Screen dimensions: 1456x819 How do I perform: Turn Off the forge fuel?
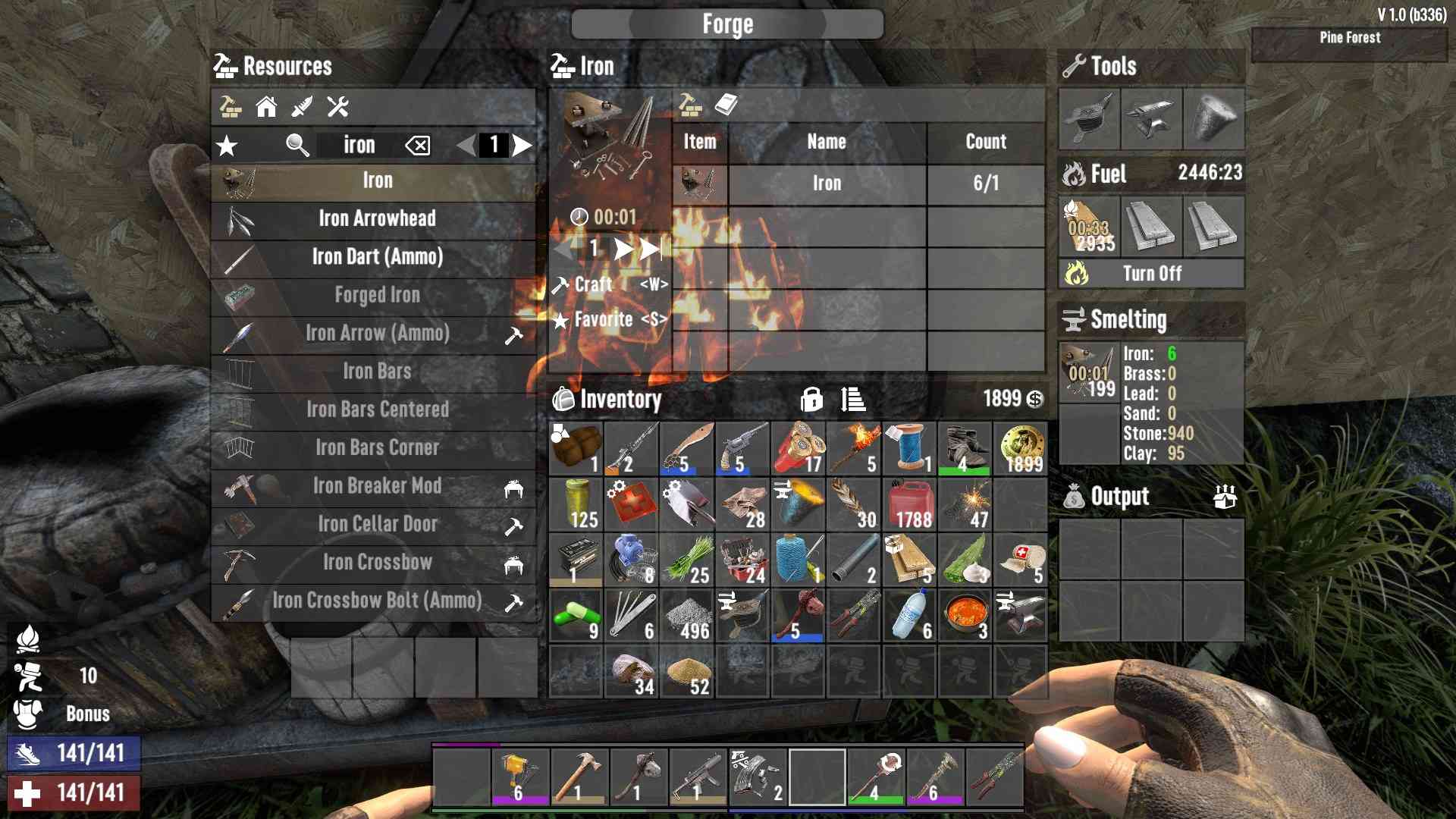point(1151,274)
